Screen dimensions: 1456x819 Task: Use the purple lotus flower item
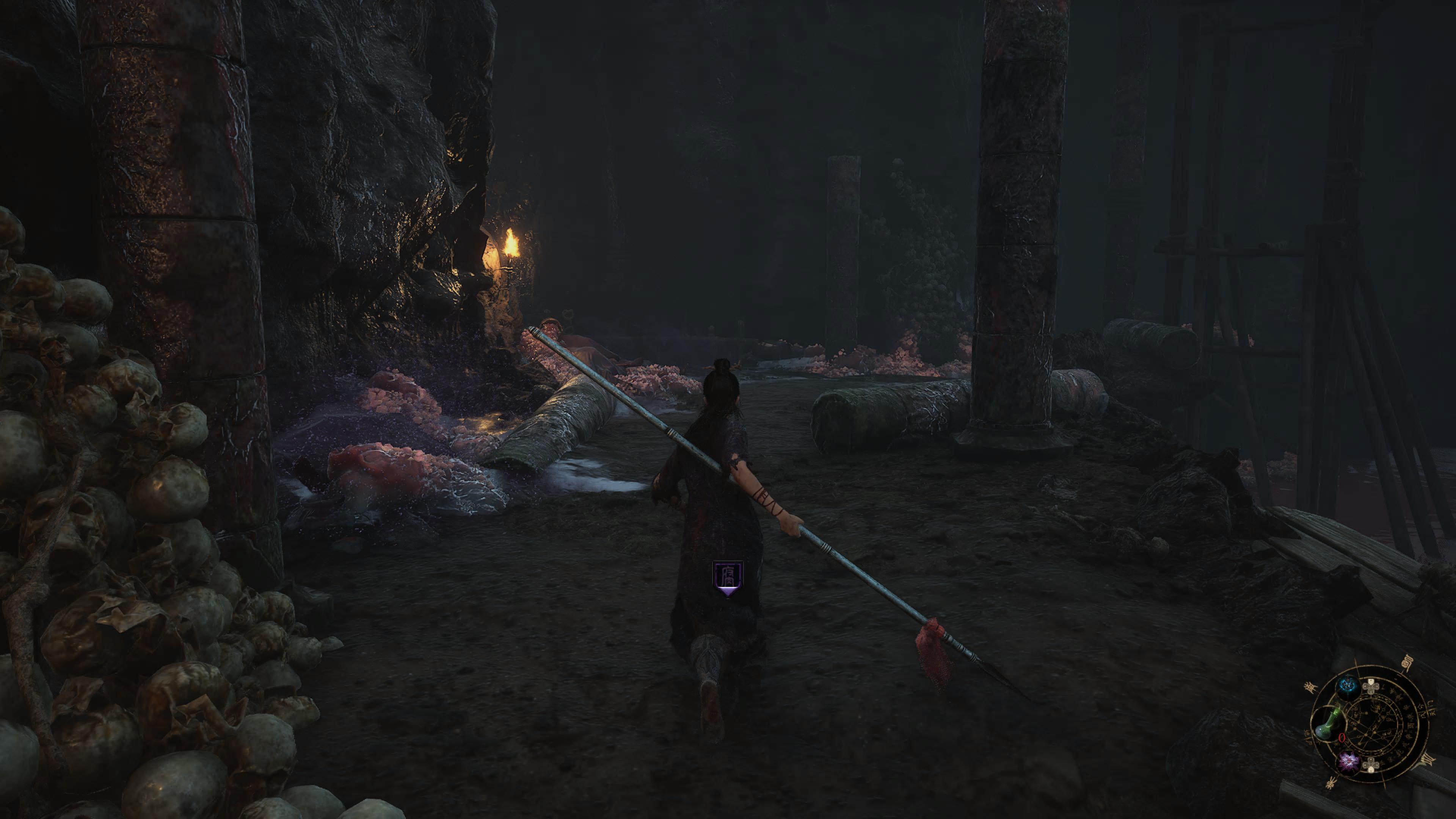click(1349, 763)
